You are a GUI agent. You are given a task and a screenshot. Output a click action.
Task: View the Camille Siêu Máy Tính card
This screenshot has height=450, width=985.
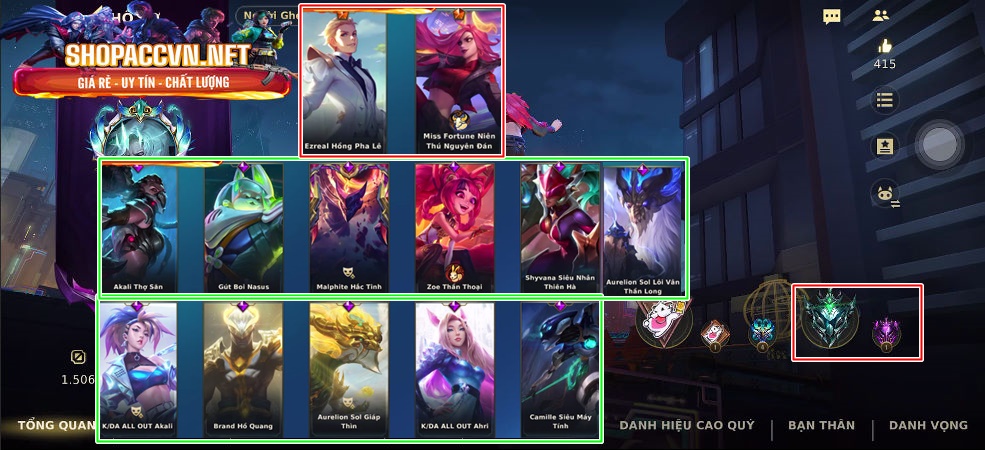pos(559,370)
